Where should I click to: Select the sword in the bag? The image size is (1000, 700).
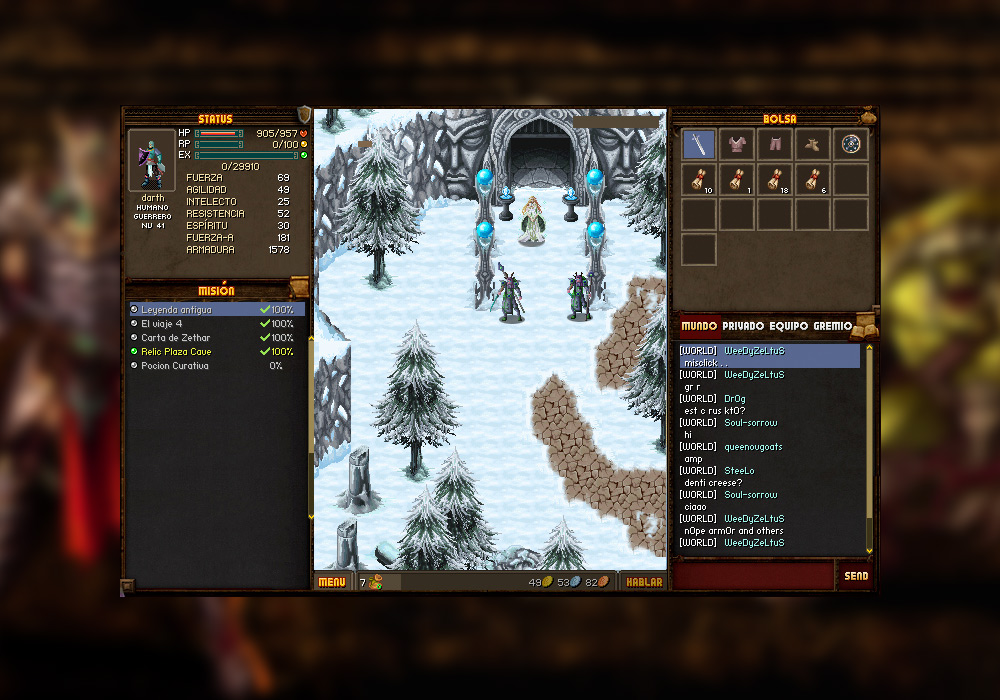[x=699, y=145]
